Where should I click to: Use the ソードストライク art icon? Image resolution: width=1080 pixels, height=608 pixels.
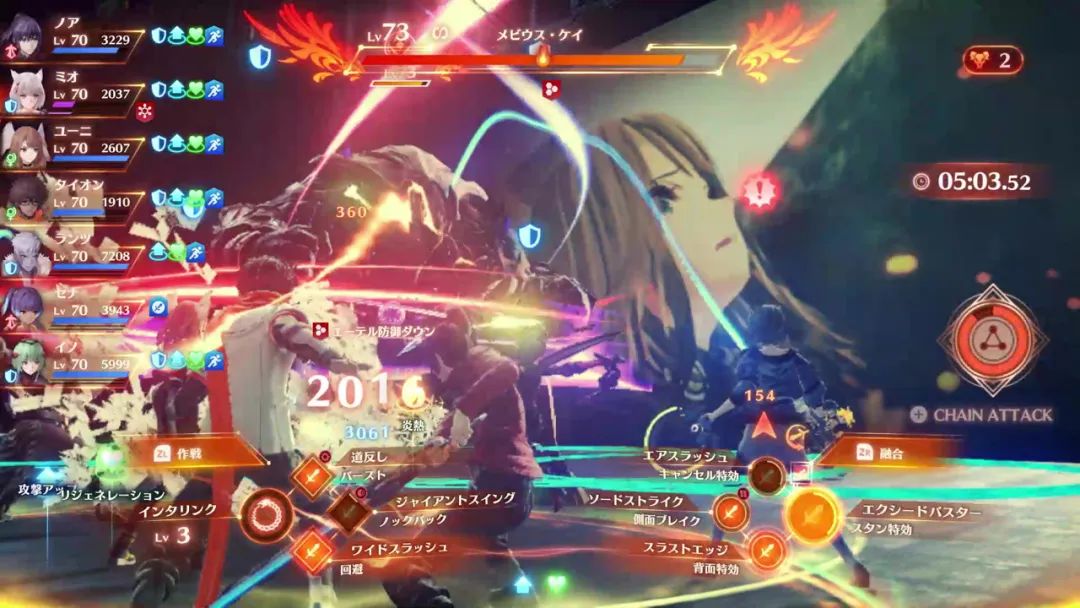(x=731, y=513)
